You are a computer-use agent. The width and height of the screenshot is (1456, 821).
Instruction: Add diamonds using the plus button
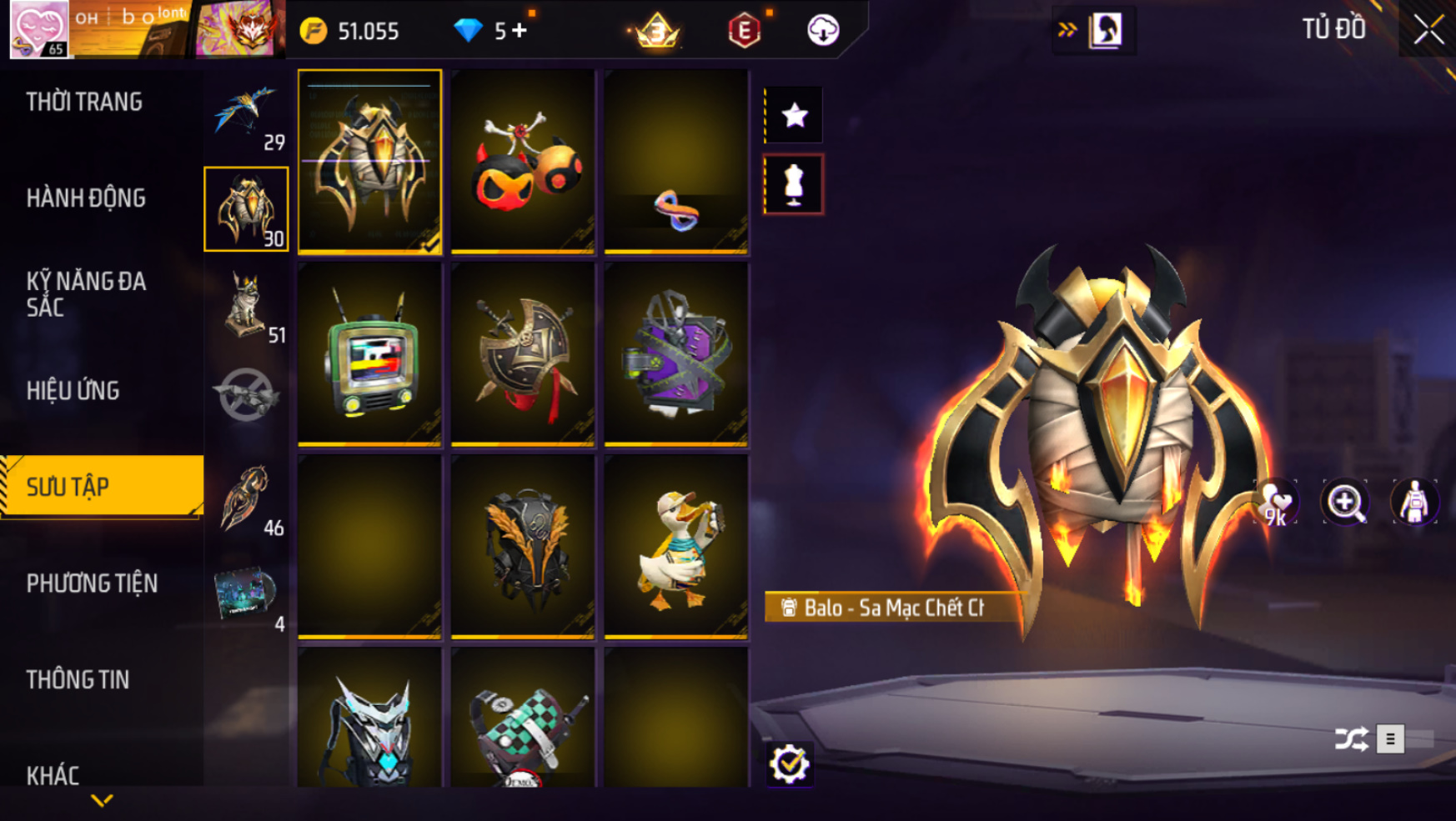coord(520,31)
